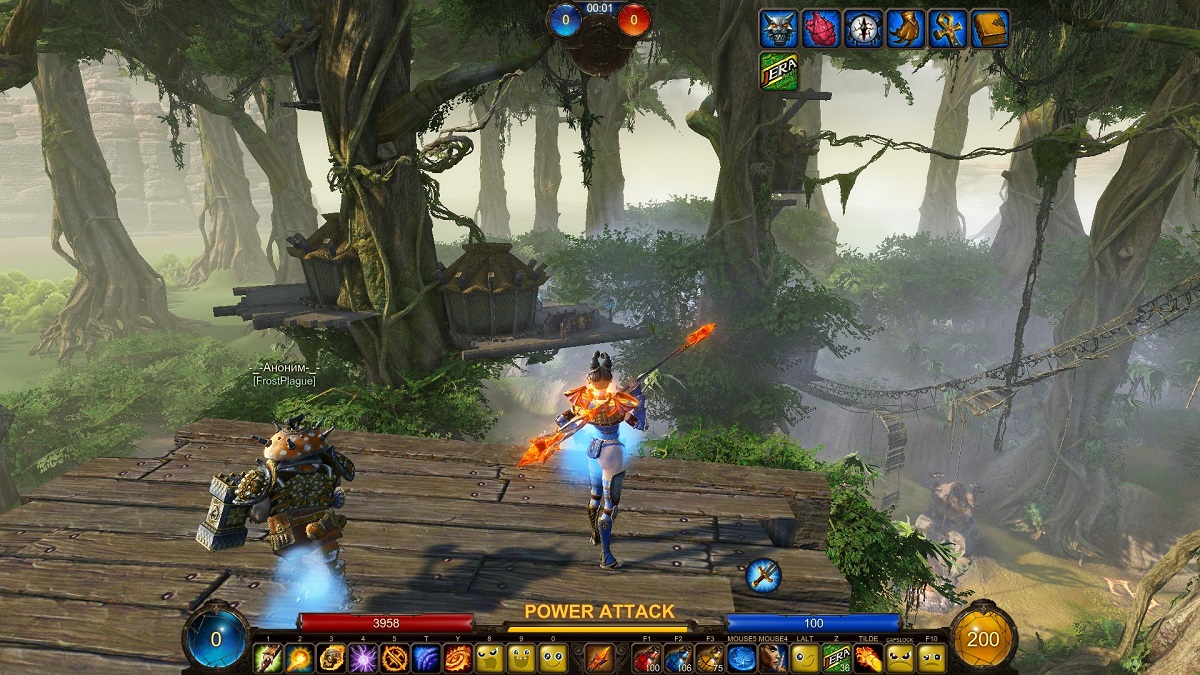1200x675 pixels.
Task: Open the golden book buff icon
Action: [x=990, y=28]
